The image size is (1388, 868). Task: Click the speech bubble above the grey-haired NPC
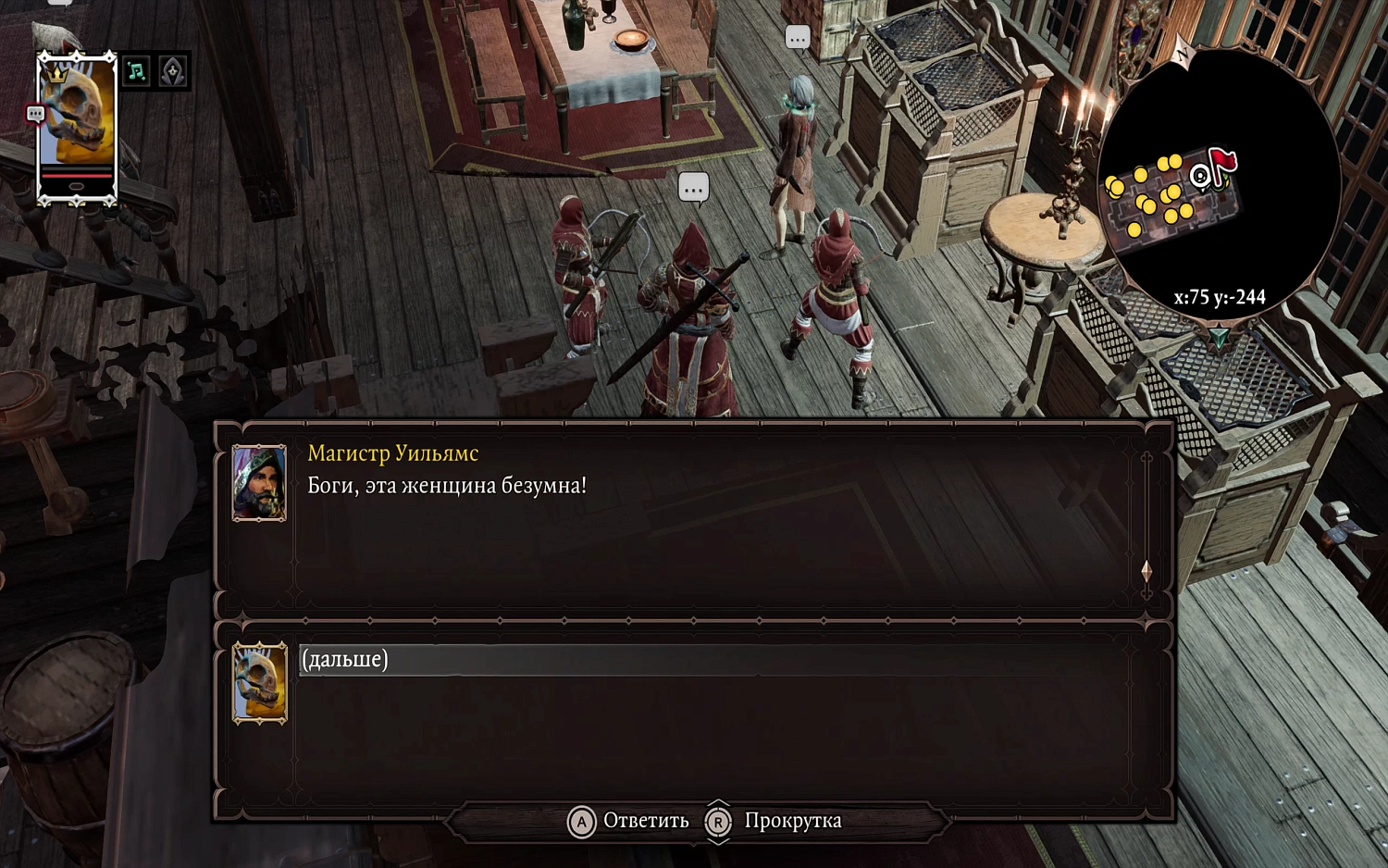point(796,38)
